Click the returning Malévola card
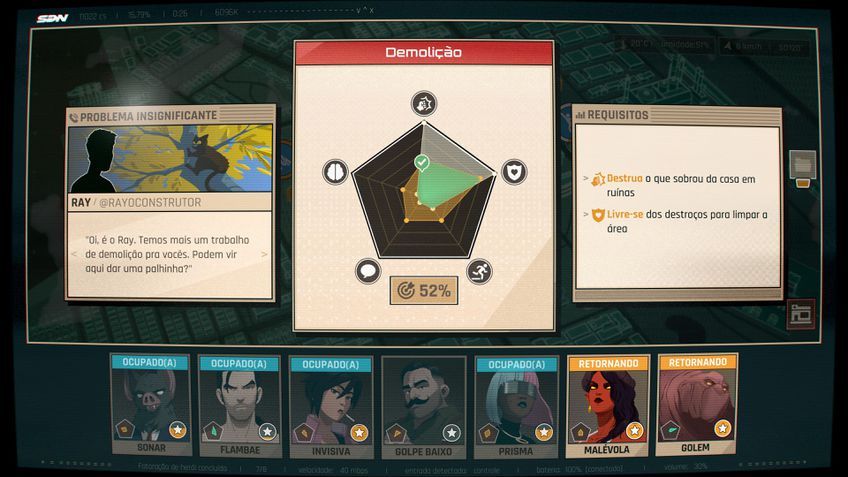 coord(608,406)
